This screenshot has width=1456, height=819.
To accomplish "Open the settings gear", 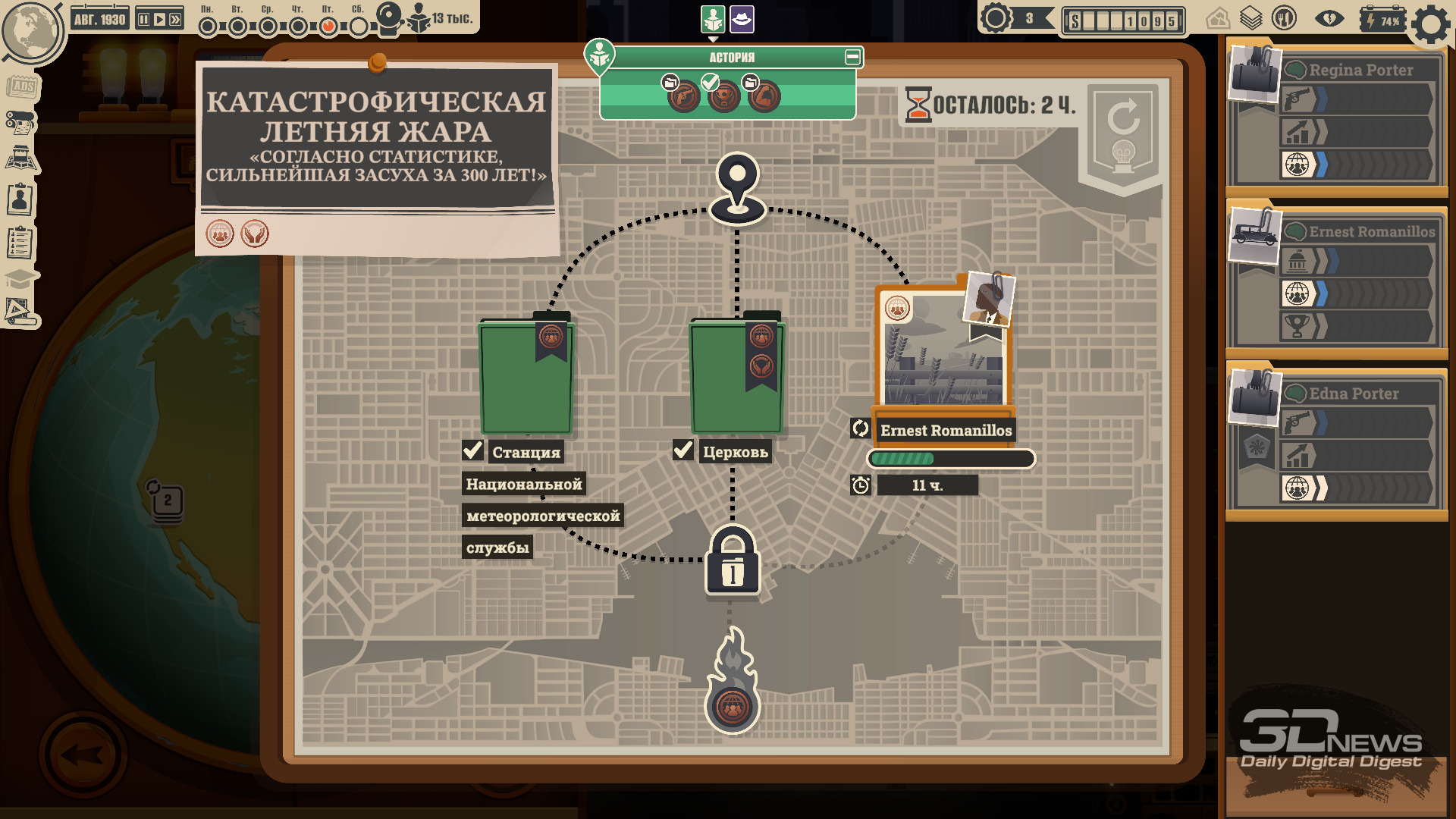I will point(1431,24).
